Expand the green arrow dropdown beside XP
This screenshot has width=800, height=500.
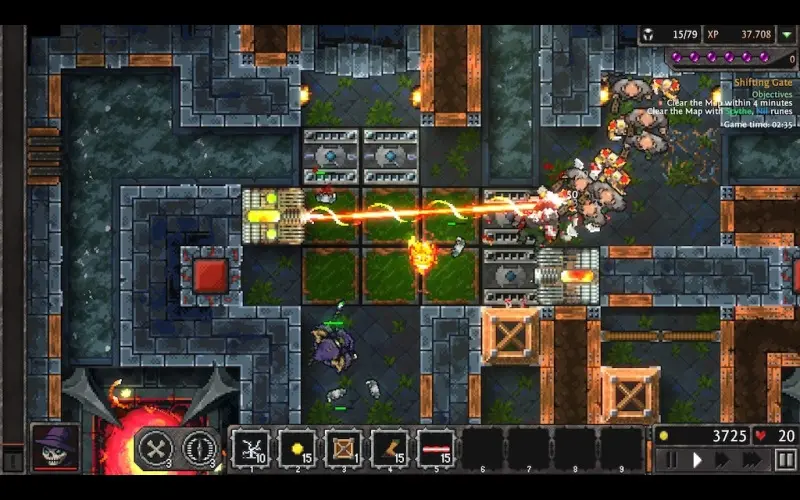[x=788, y=34]
